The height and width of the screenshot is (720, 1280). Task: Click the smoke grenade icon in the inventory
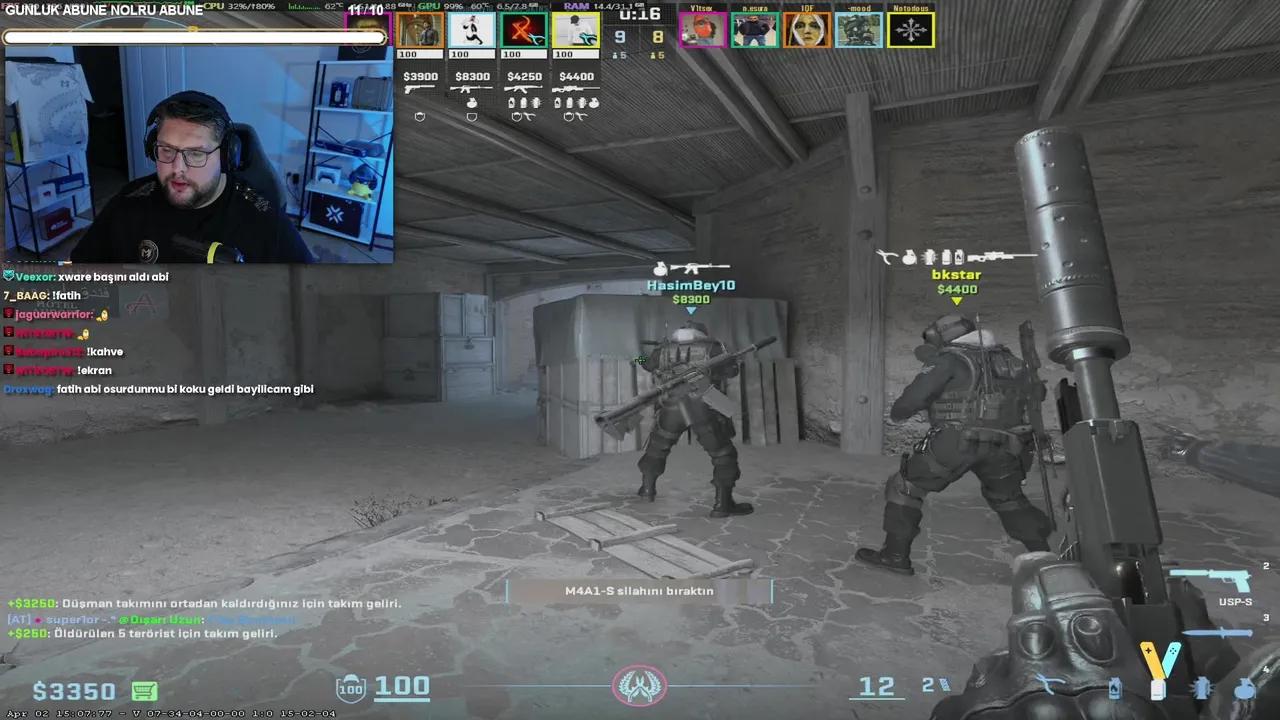(1158, 688)
